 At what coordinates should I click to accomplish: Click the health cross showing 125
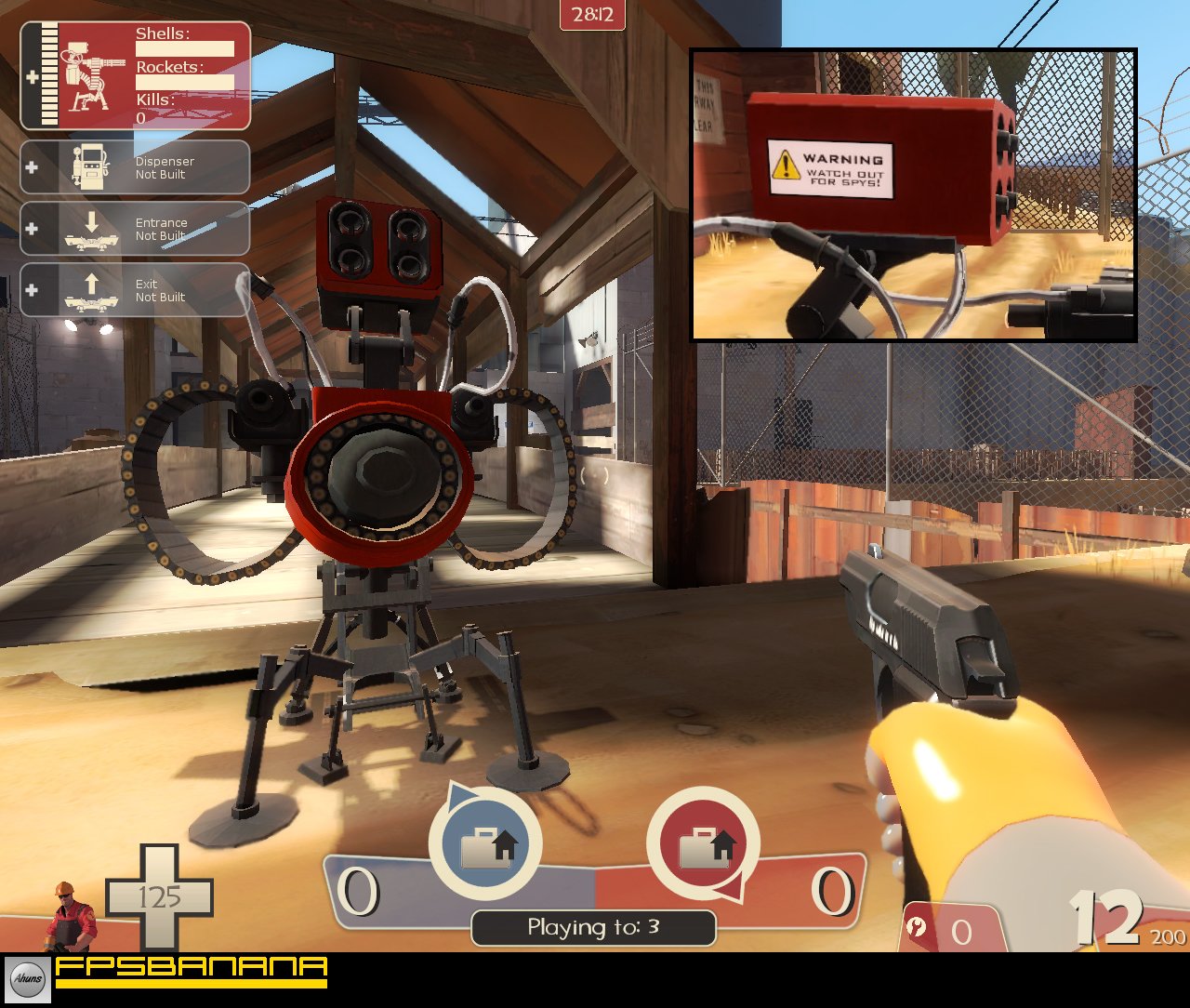(x=160, y=895)
